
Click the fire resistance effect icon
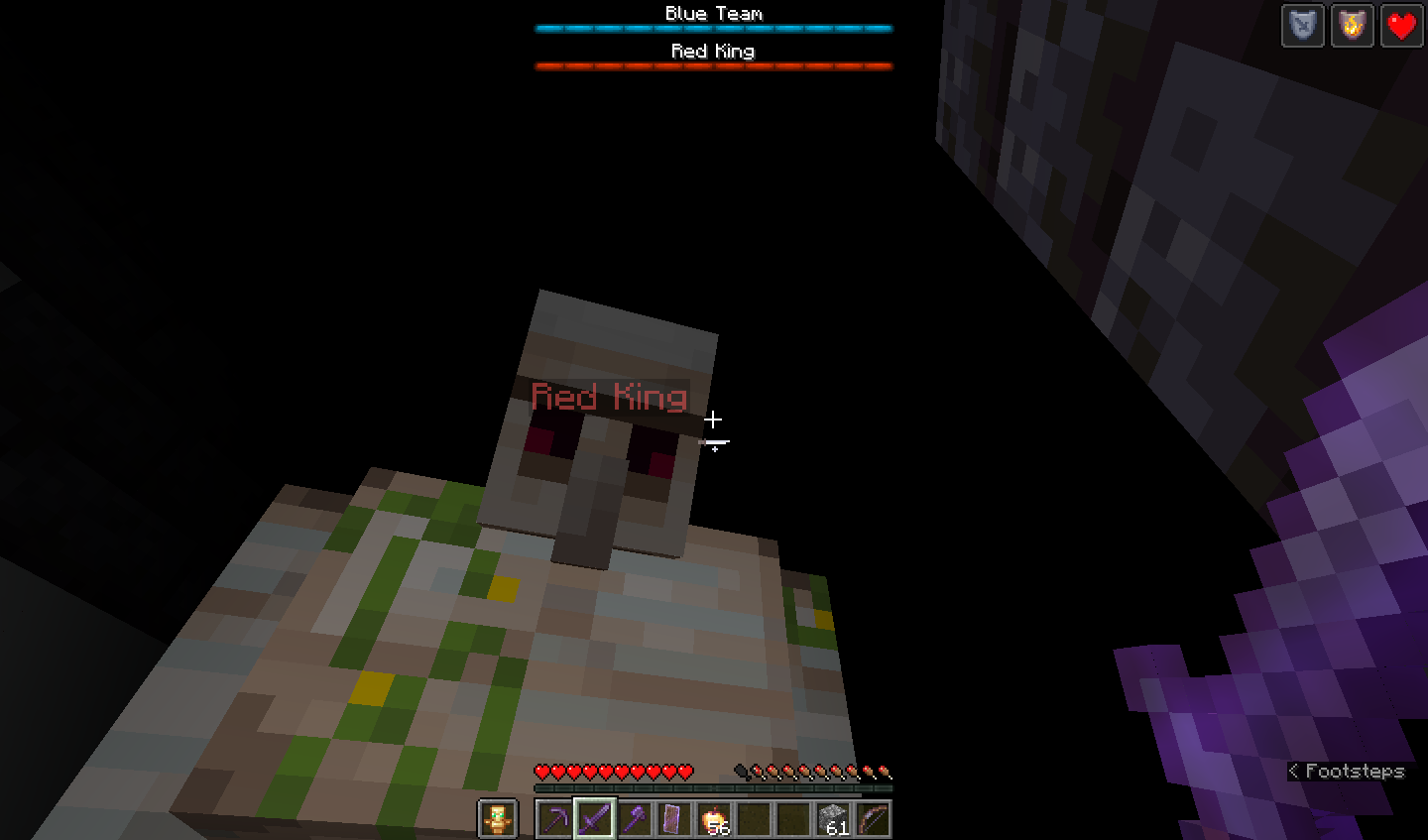point(1352,26)
